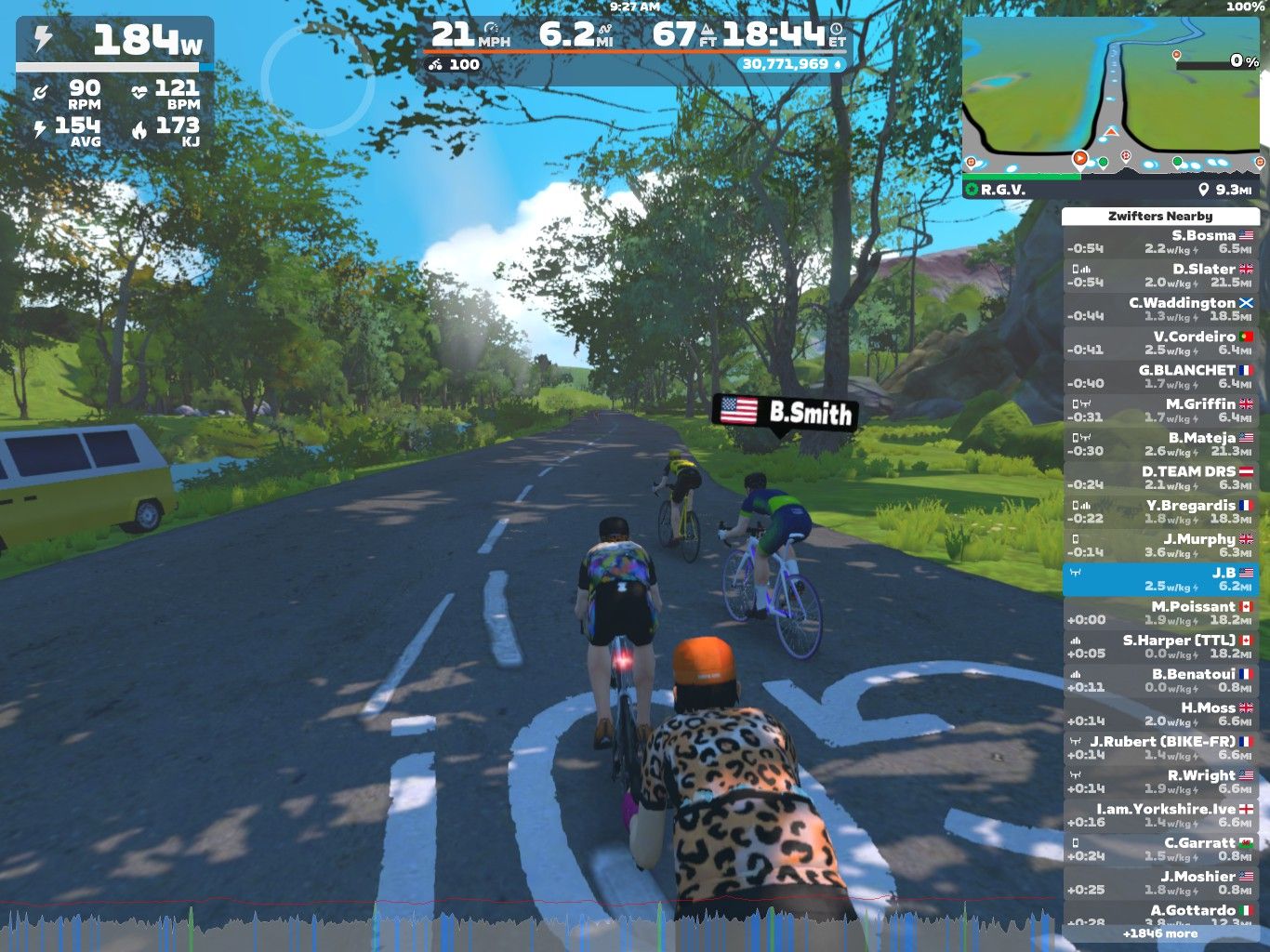The height and width of the screenshot is (952, 1270).
Task: Click M.Griffin in the nearby list
Action: pos(1160,410)
